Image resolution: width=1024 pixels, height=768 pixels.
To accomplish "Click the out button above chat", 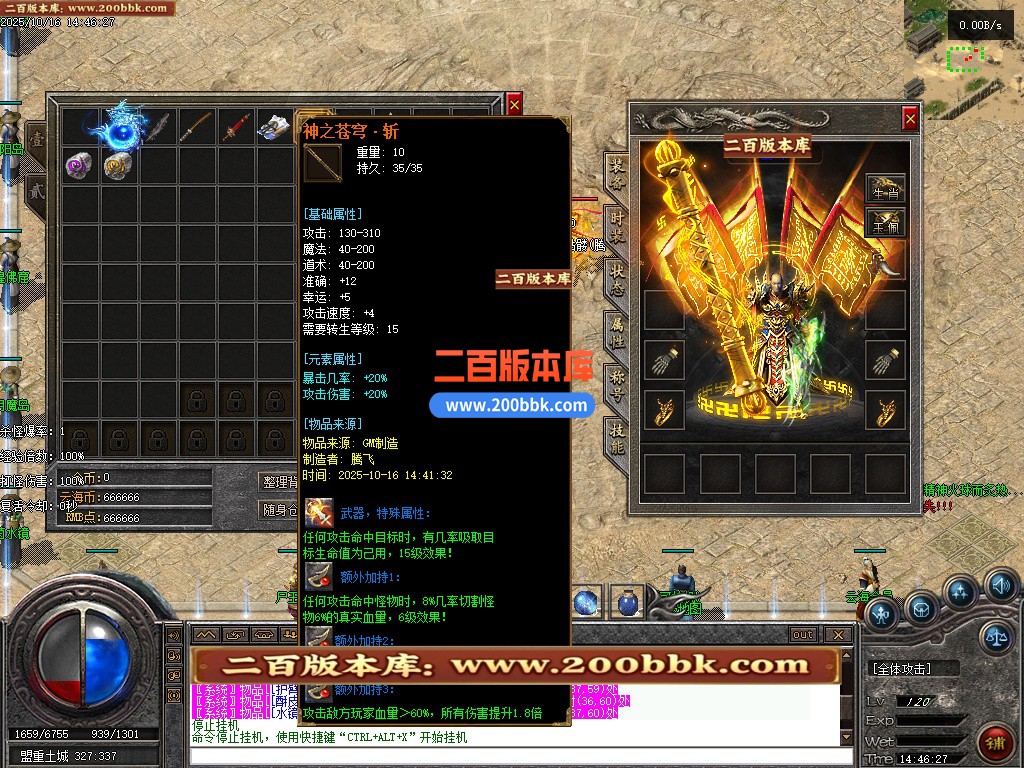I will click(803, 635).
